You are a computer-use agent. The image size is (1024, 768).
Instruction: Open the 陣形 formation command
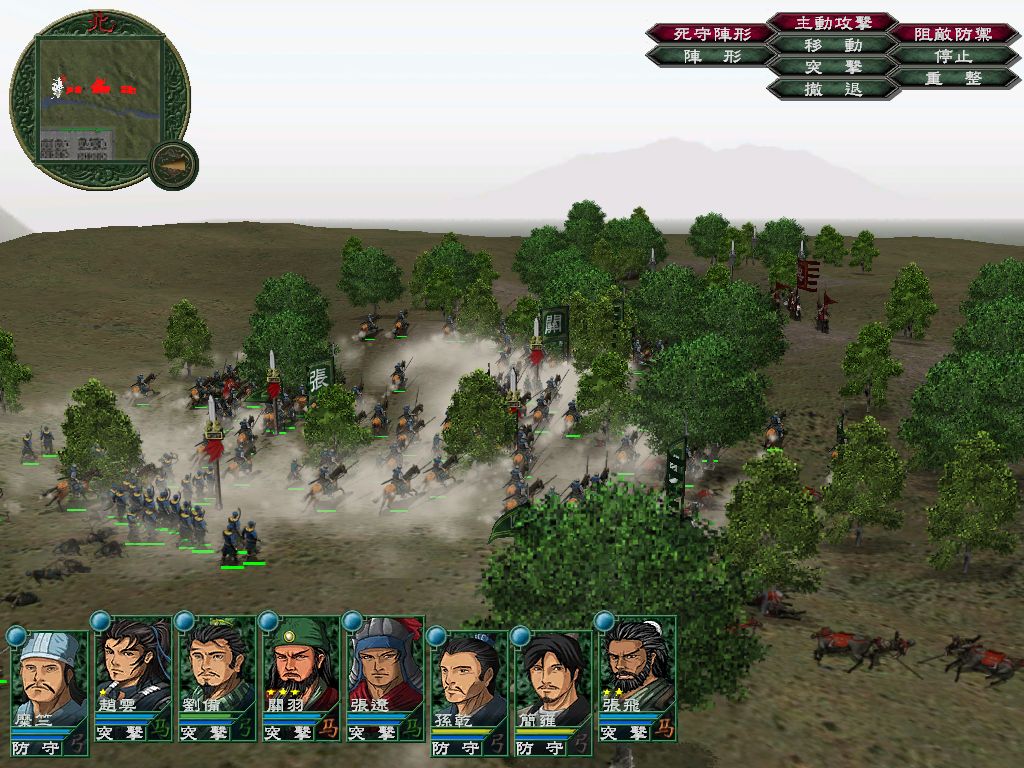pyautogui.click(x=710, y=56)
